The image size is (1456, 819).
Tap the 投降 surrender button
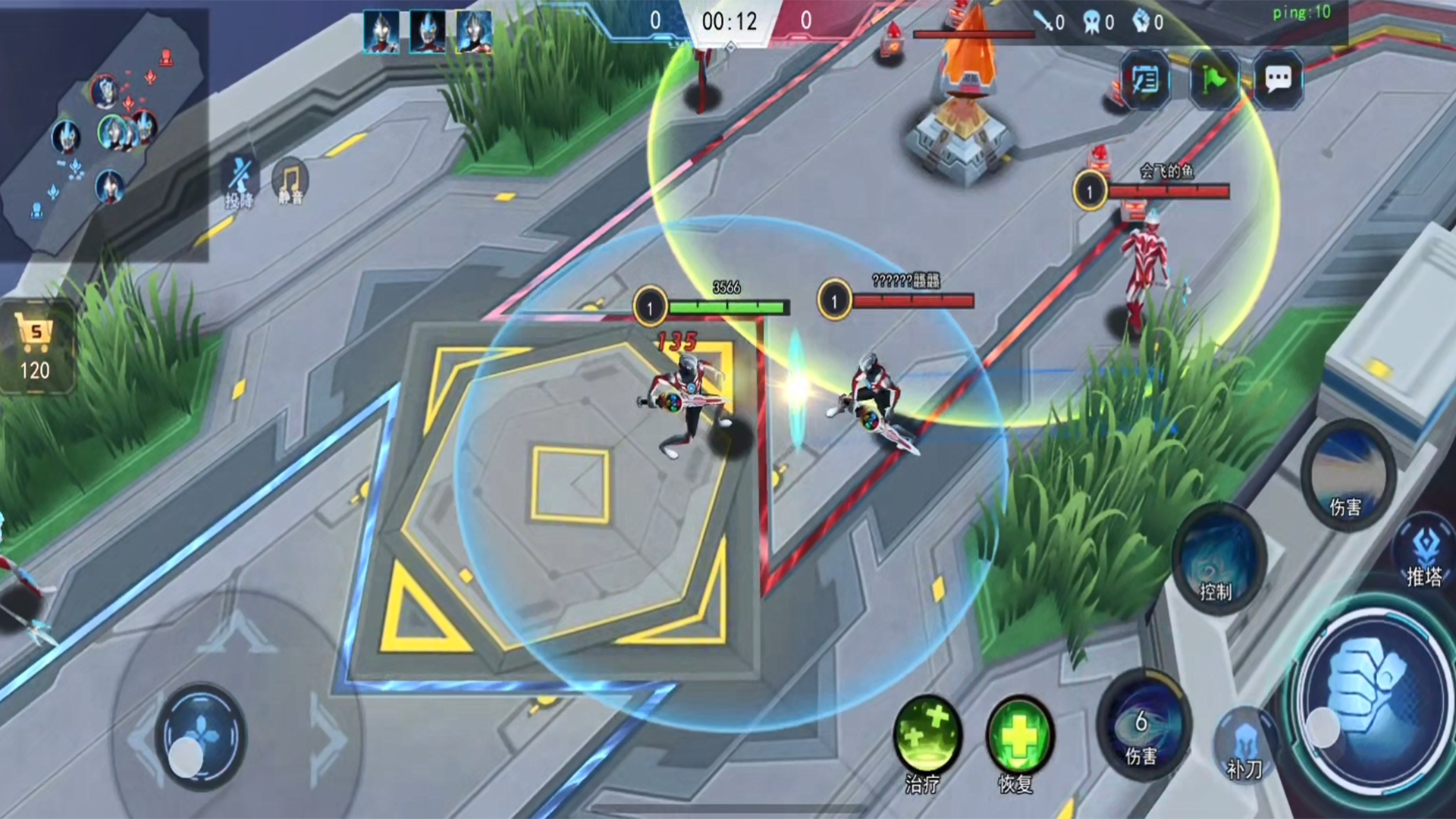pyautogui.click(x=240, y=182)
